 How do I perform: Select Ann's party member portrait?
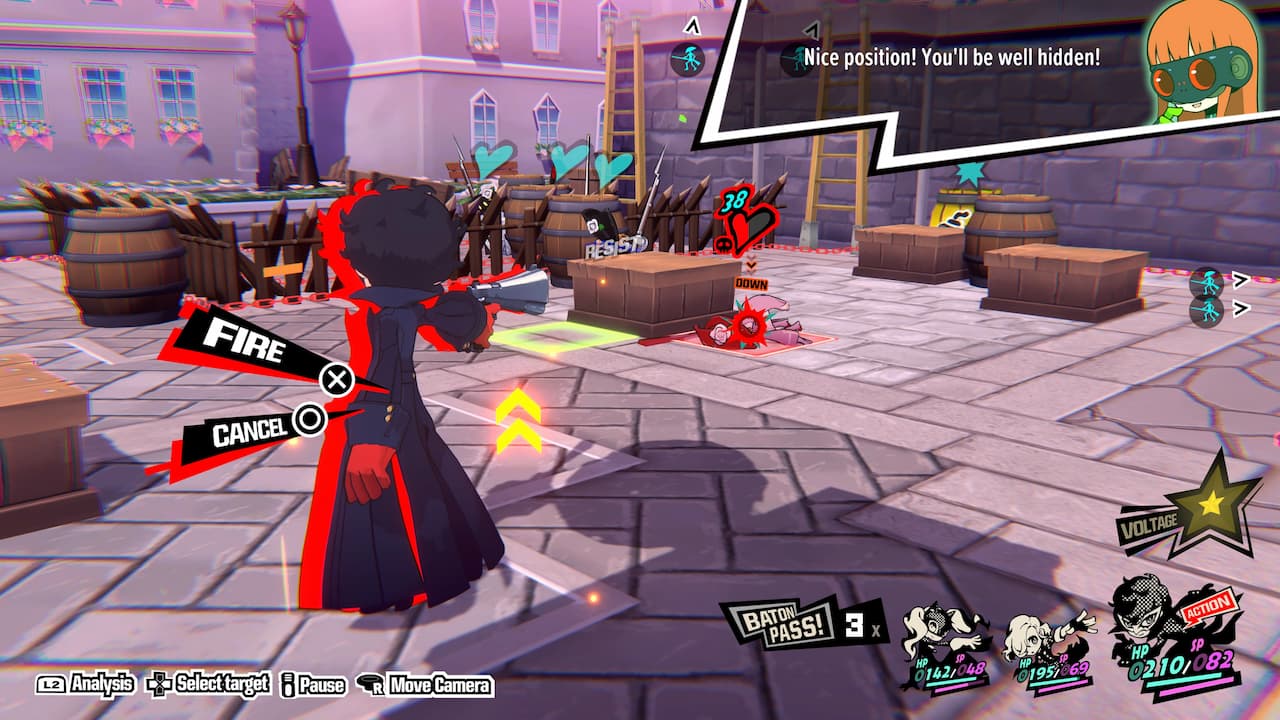(935, 620)
